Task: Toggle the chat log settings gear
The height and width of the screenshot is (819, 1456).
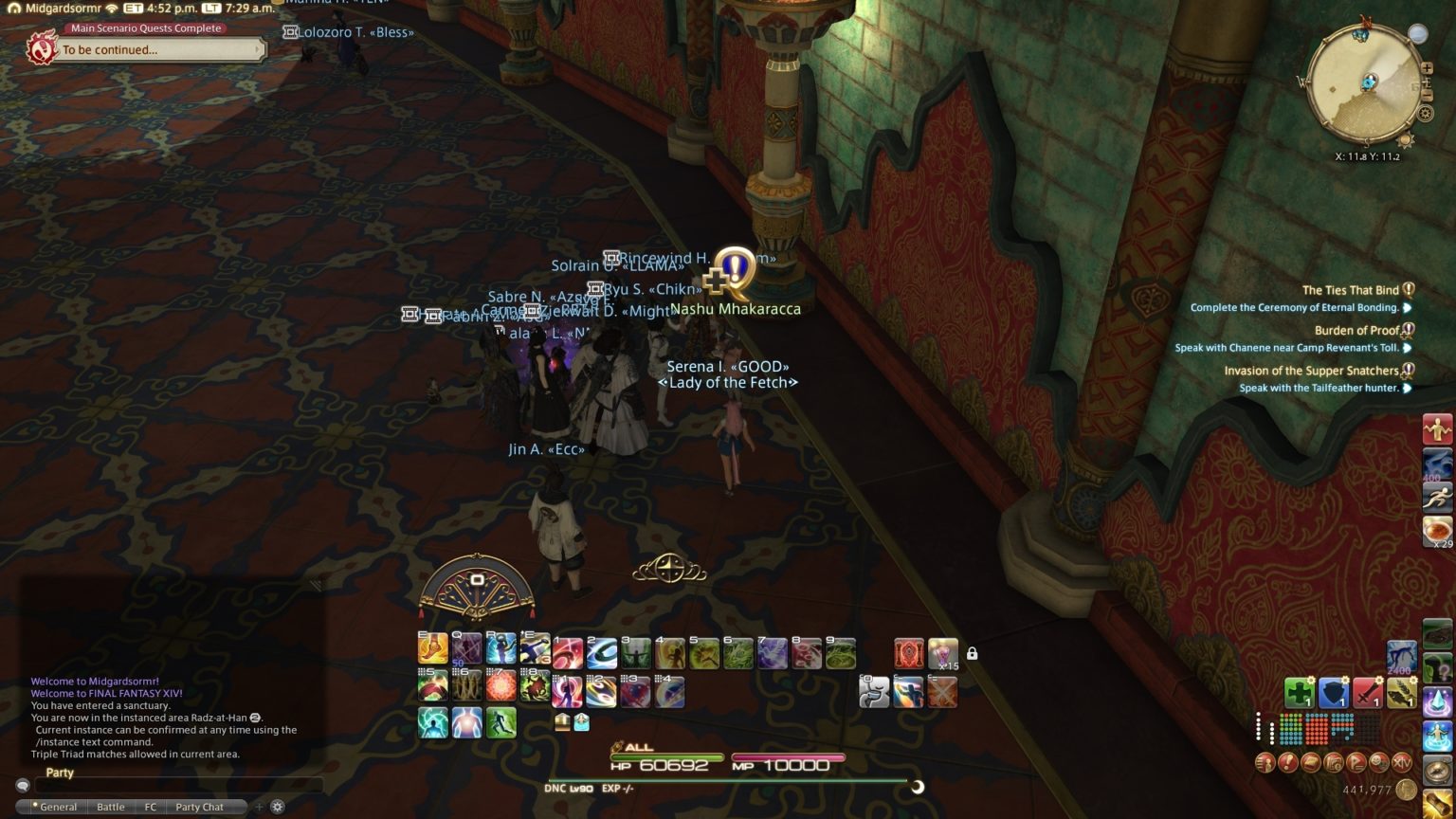Action: click(277, 807)
